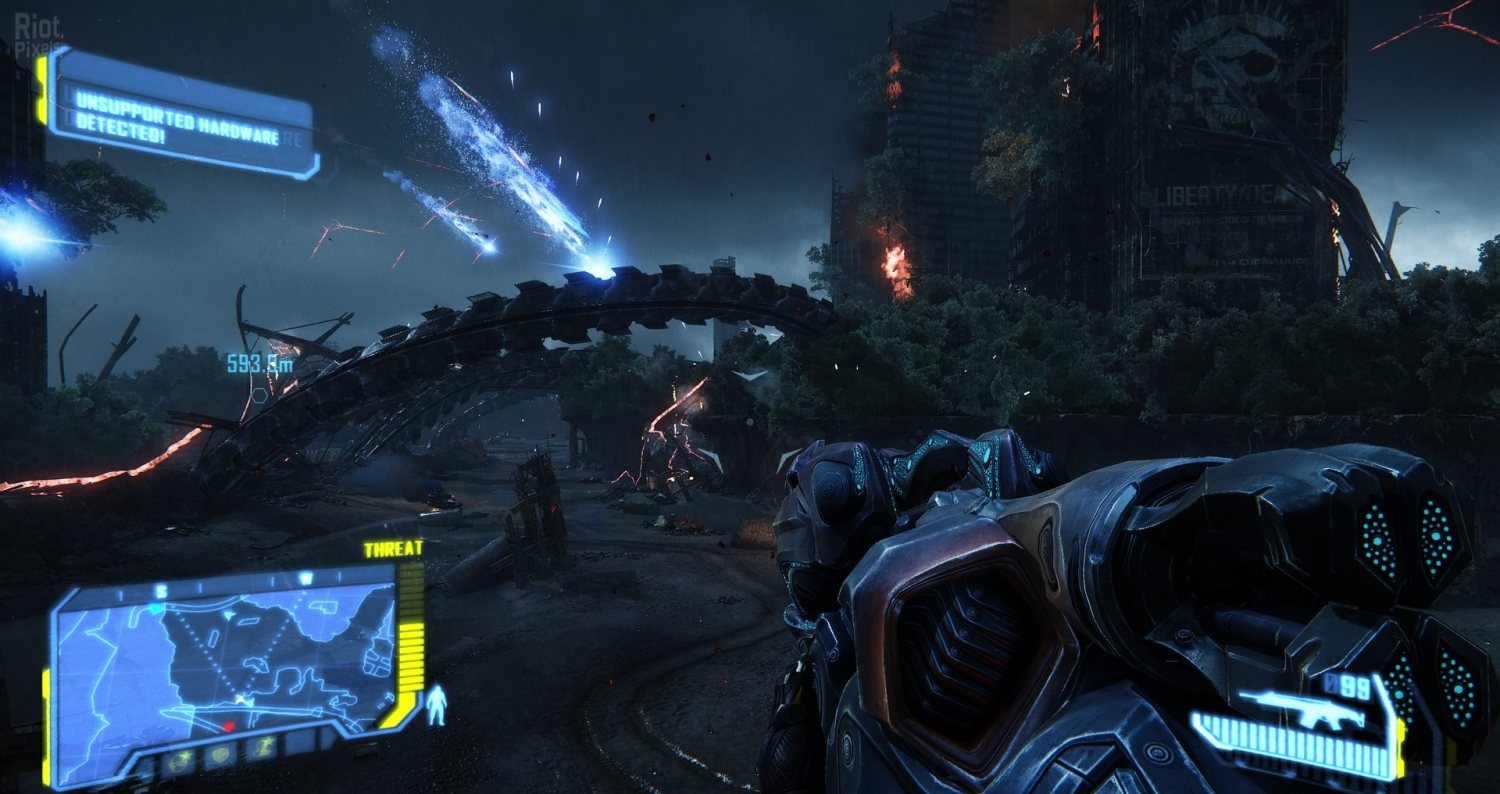The width and height of the screenshot is (1500, 794).
Task: Click the red marker on the minimap
Action: (228, 725)
